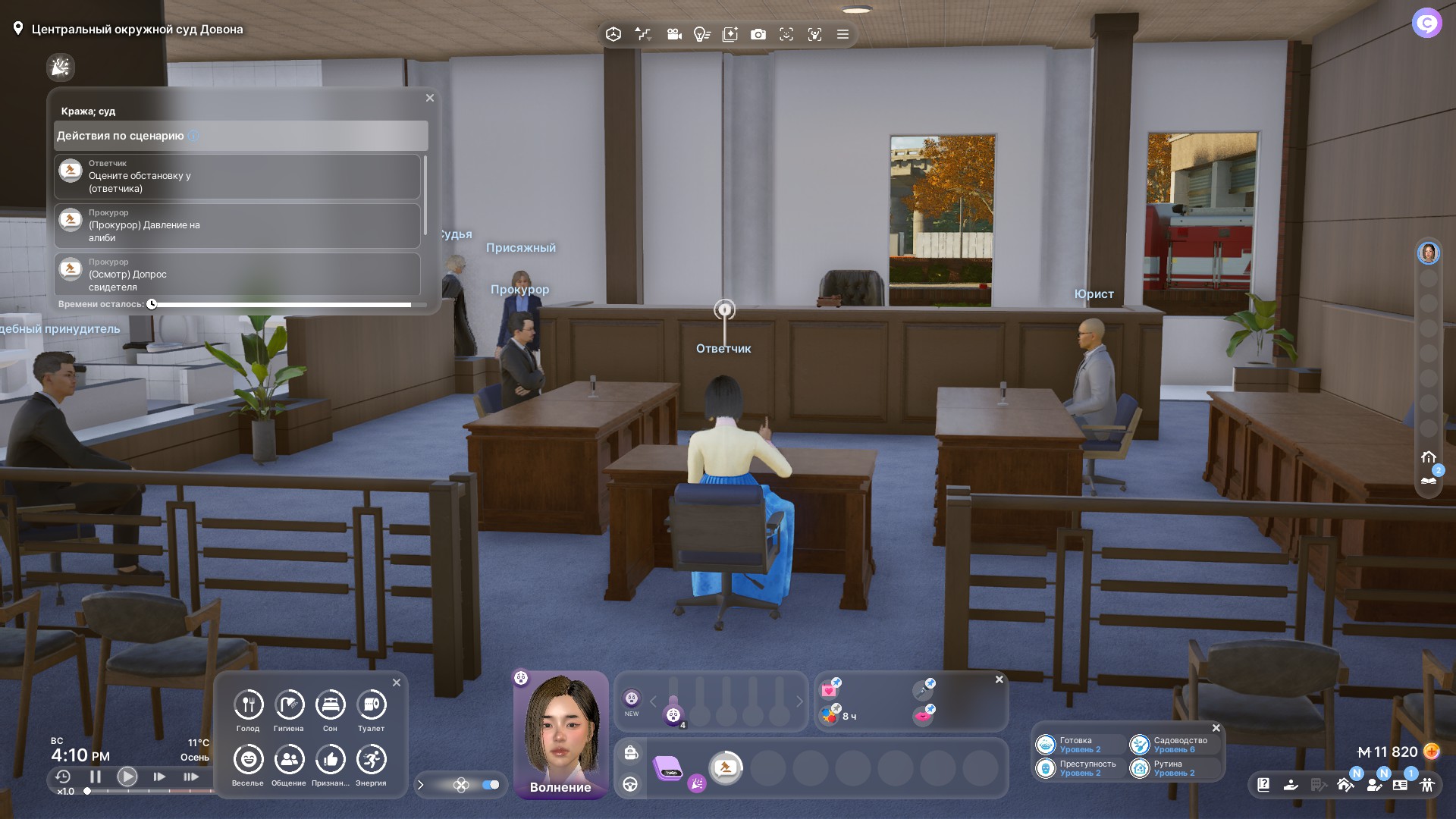The height and width of the screenshot is (819, 1456).
Task: Click the home icon on right sidebar
Action: [1429, 457]
